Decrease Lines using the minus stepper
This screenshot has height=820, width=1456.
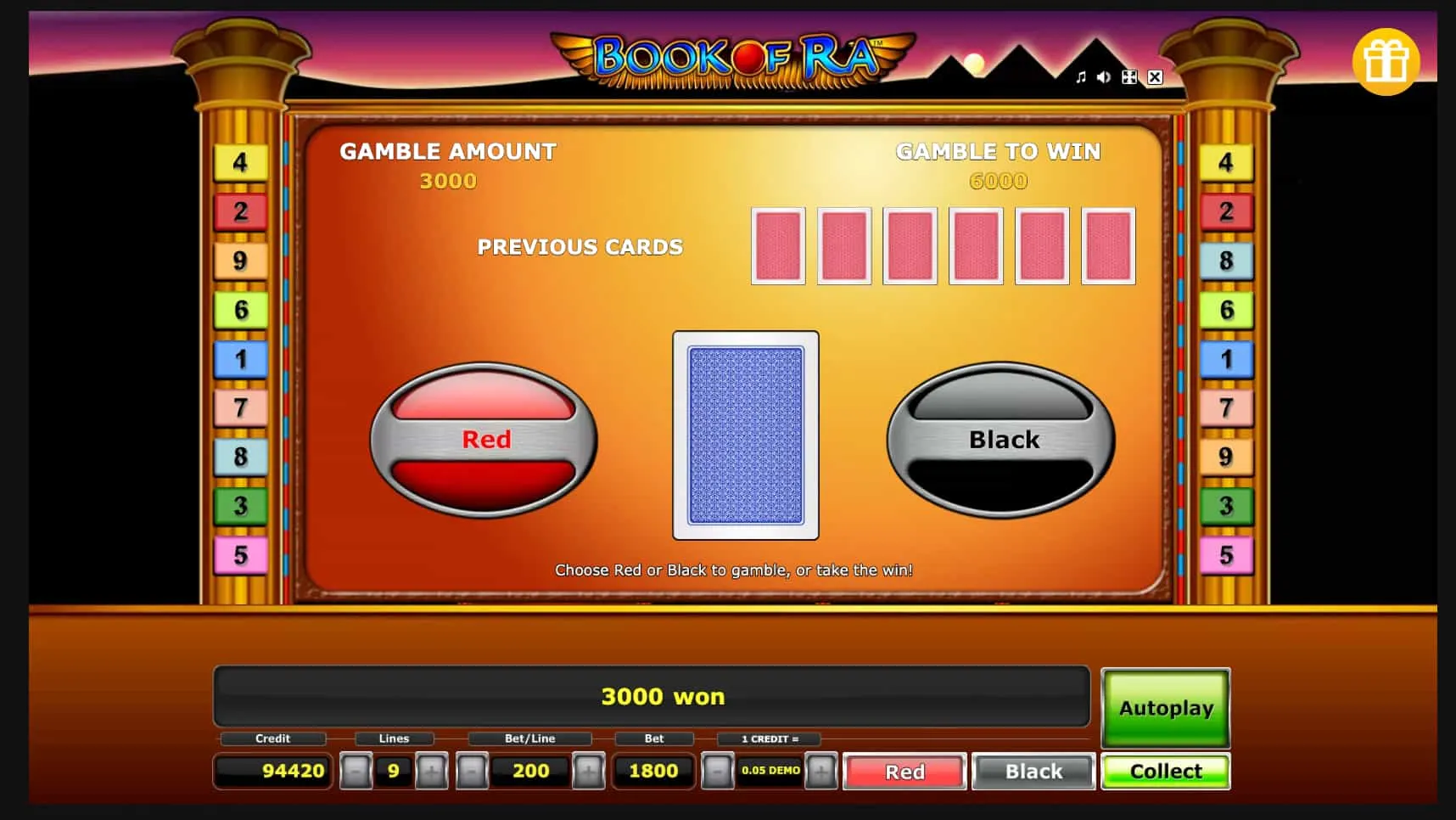point(357,772)
